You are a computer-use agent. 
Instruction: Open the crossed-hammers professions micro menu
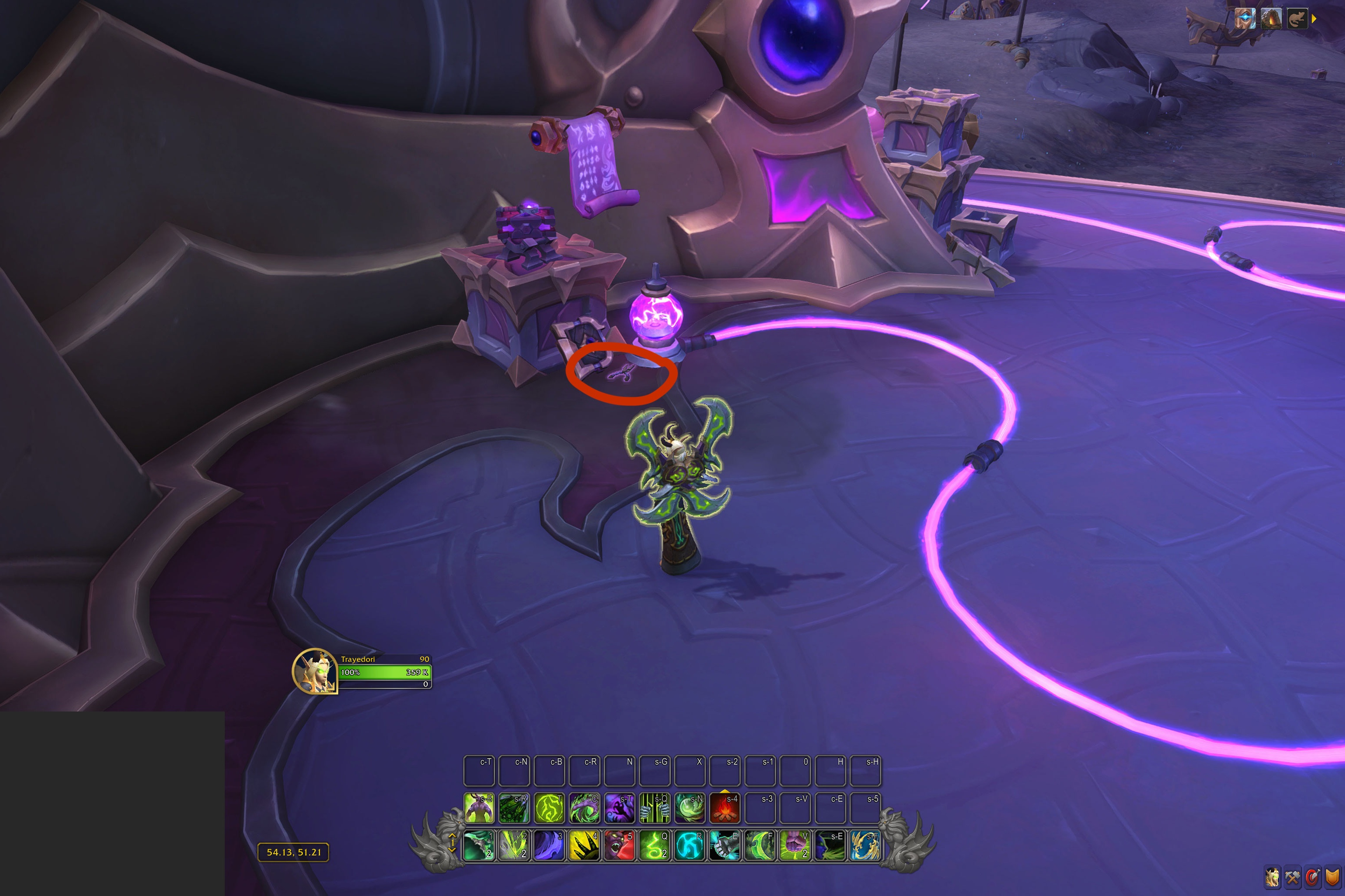(x=1292, y=878)
